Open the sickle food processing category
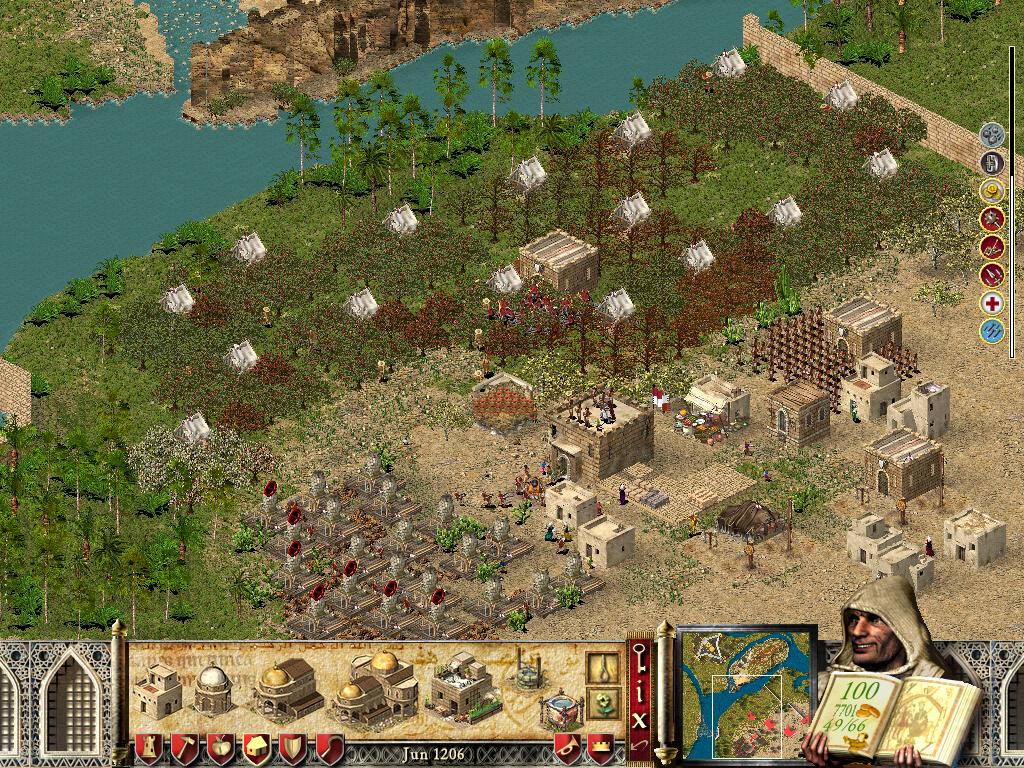Screen dimensions: 1024x768 tap(330, 748)
